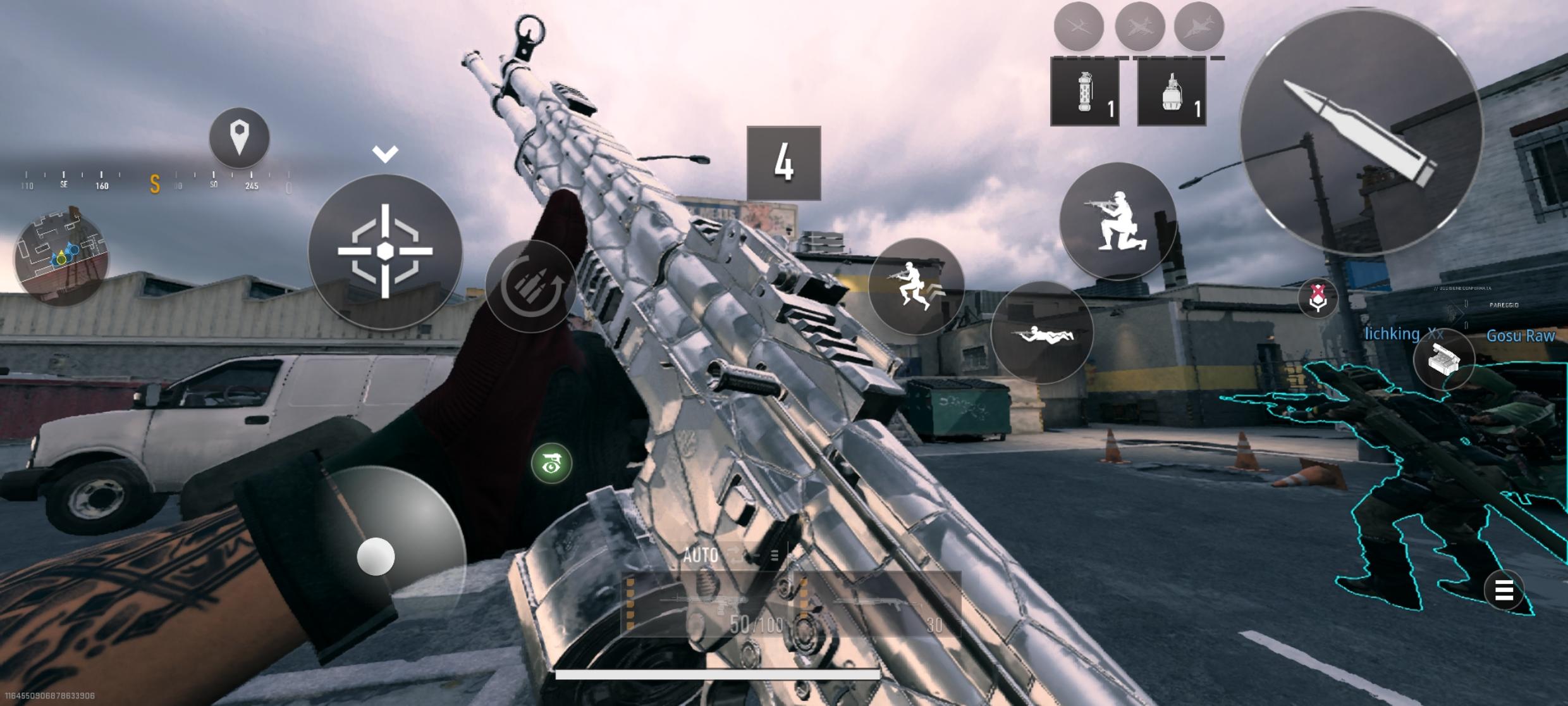This screenshot has height=706, width=1568.
Task: Toggle AUTO fire mode
Action: [x=701, y=557]
